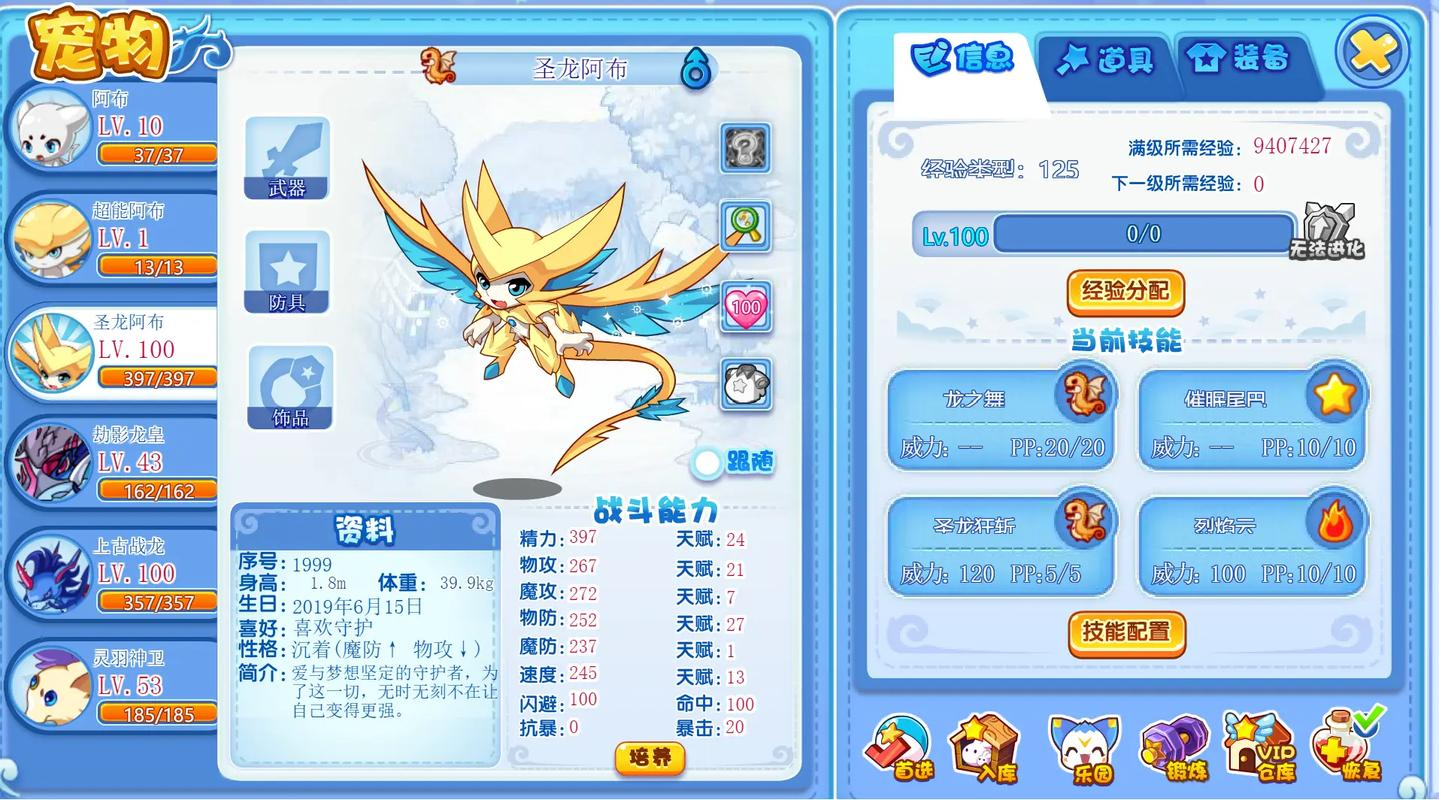
Task: Switch to the 装备 equipment tab
Action: coord(1243,59)
